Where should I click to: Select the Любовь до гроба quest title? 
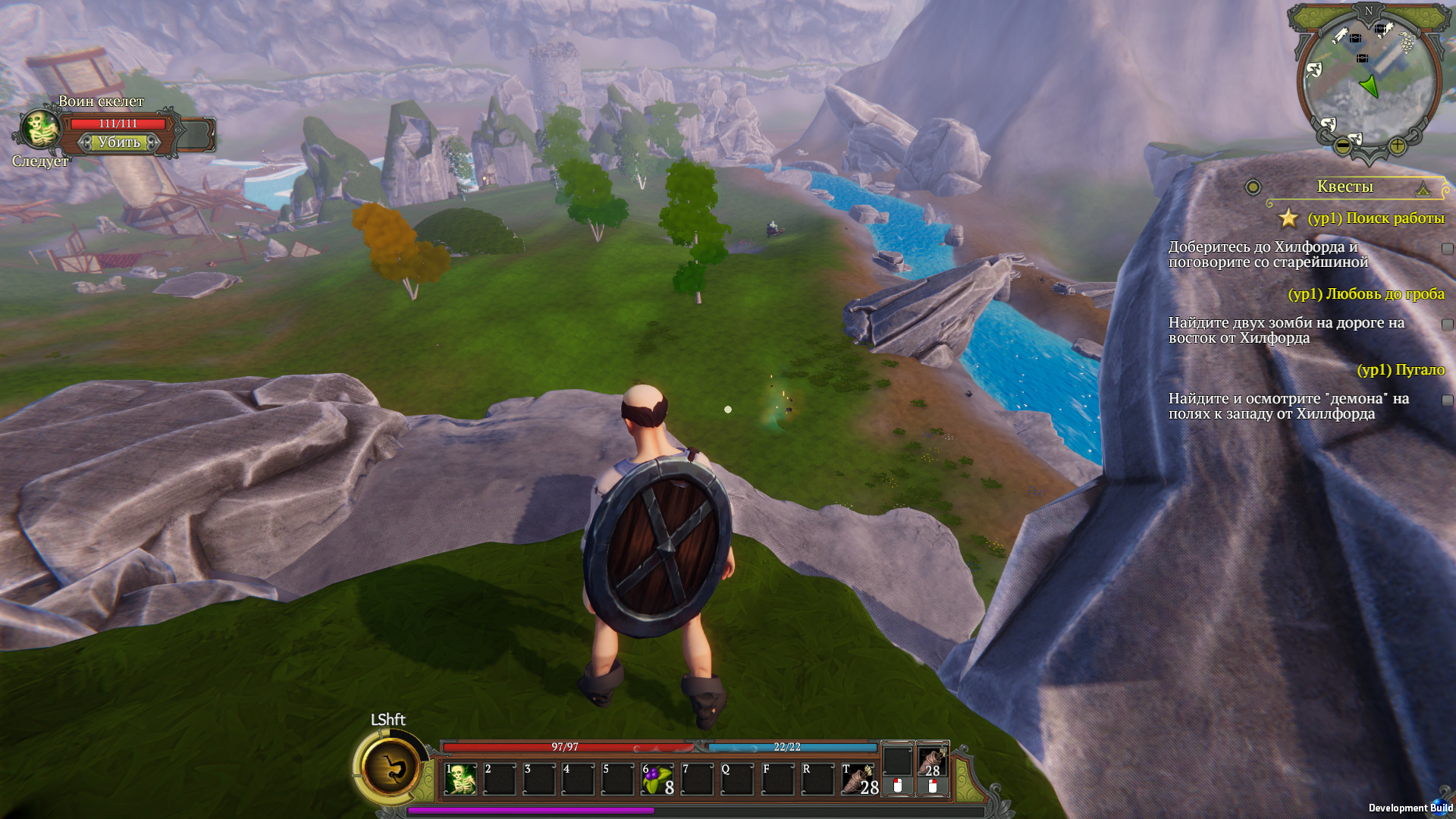pyautogui.click(x=1366, y=294)
